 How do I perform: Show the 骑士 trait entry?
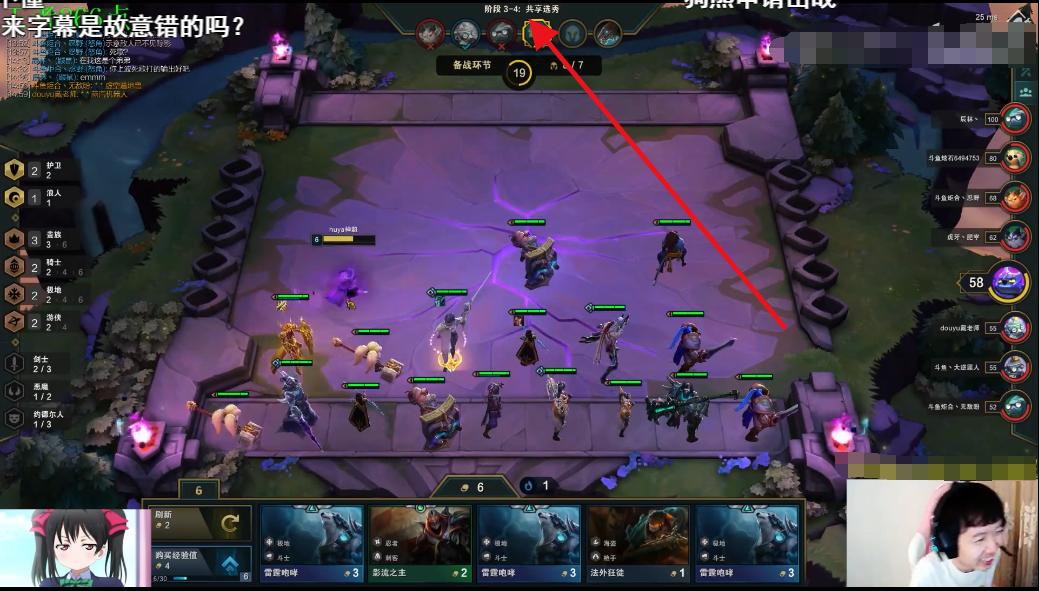pyautogui.click(x=15, y=267)
